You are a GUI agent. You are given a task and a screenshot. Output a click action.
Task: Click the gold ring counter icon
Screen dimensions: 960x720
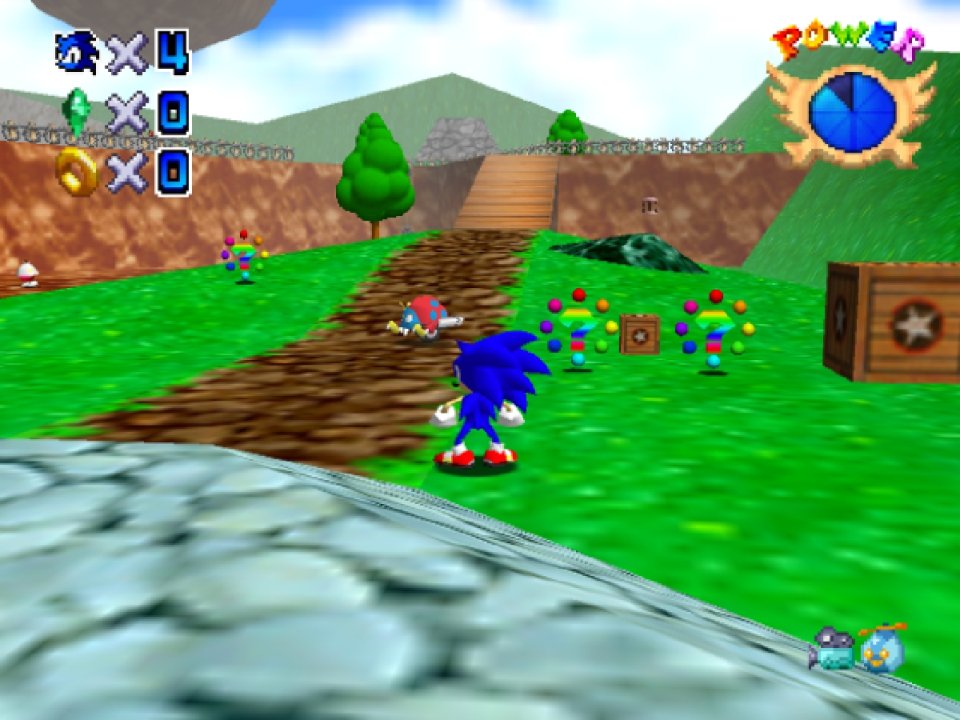(x=77, y=171)
